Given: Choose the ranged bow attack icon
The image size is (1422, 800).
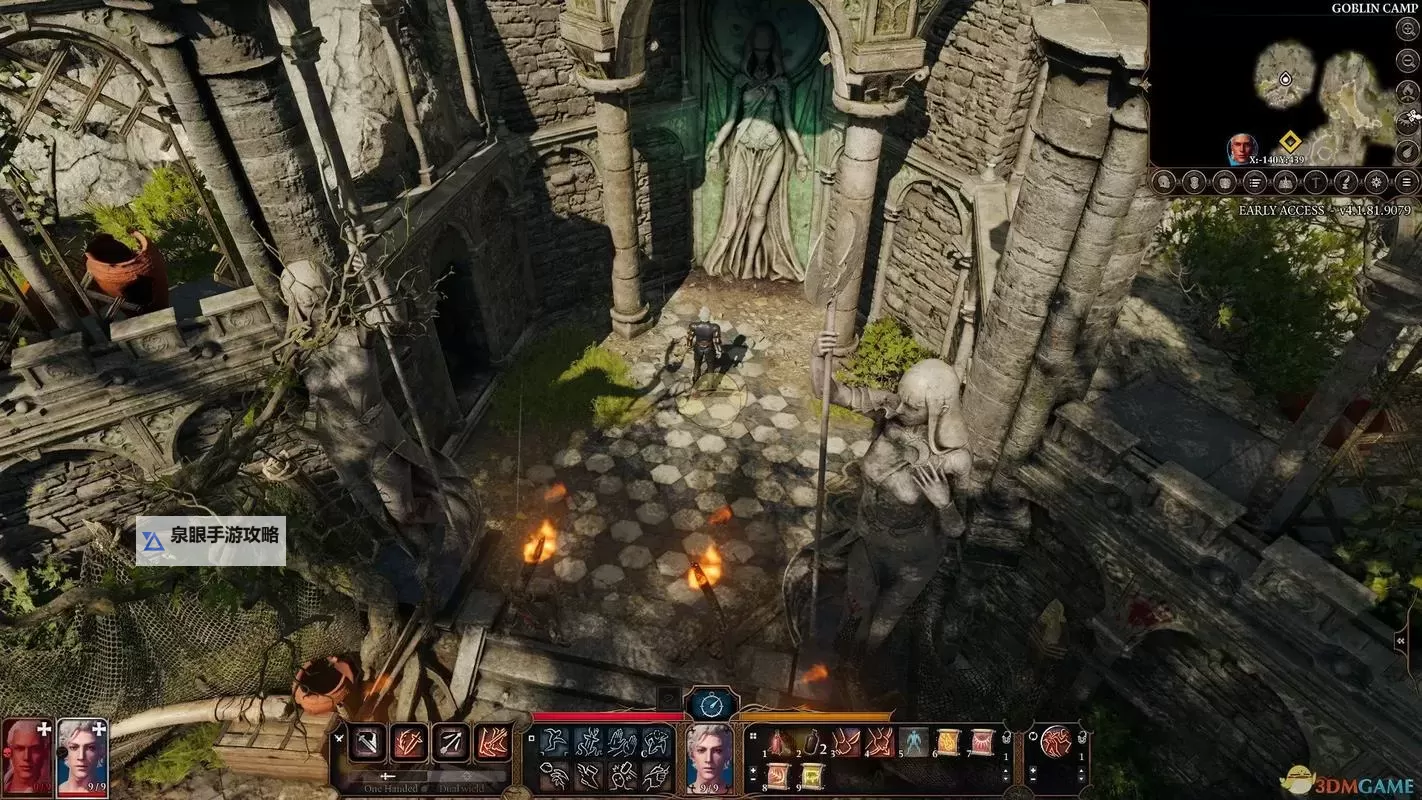Looking at the screenshot, I should click(x=450, y=742).
